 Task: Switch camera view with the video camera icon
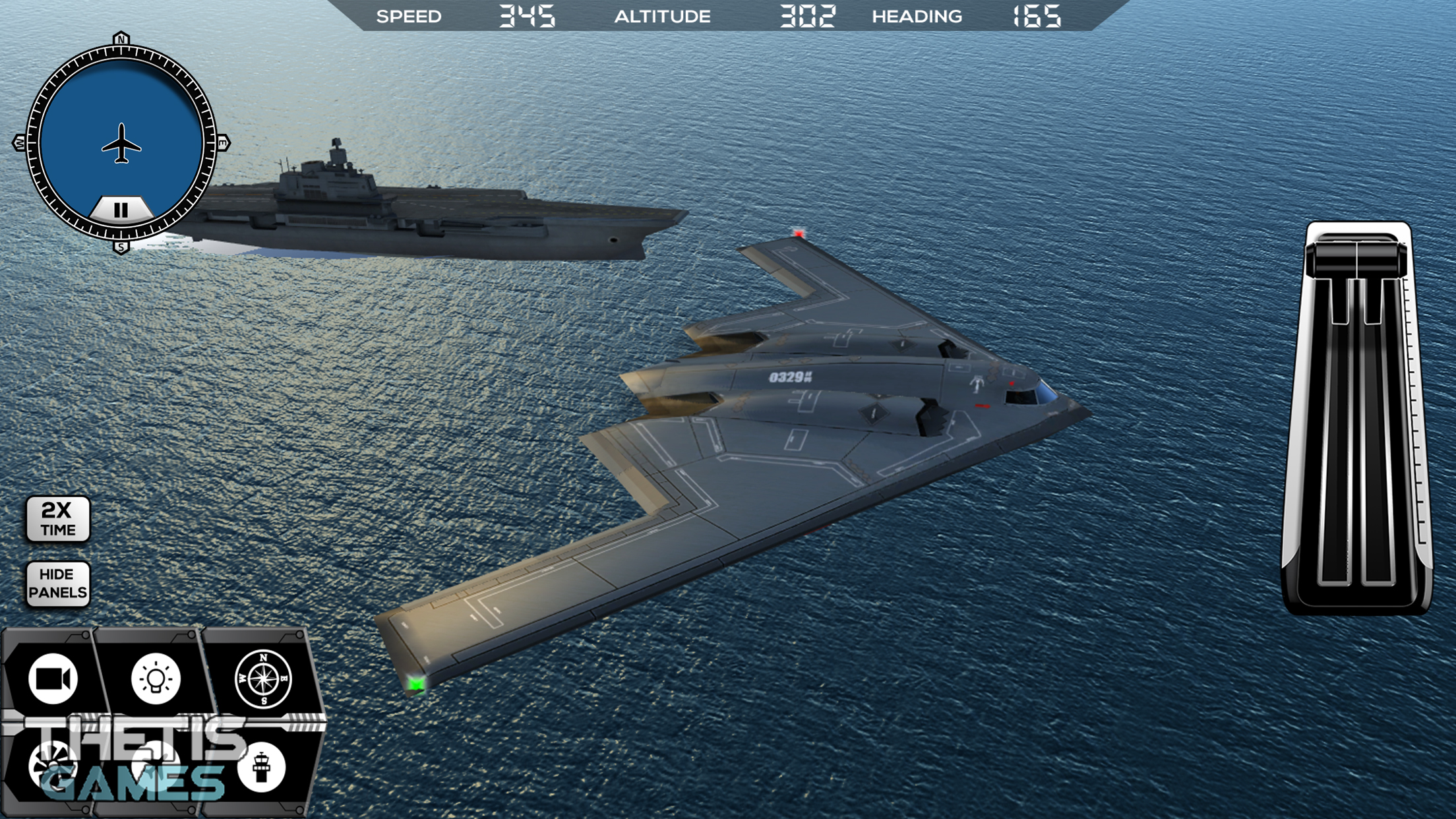pyautogui.click(x=53, y=679)
